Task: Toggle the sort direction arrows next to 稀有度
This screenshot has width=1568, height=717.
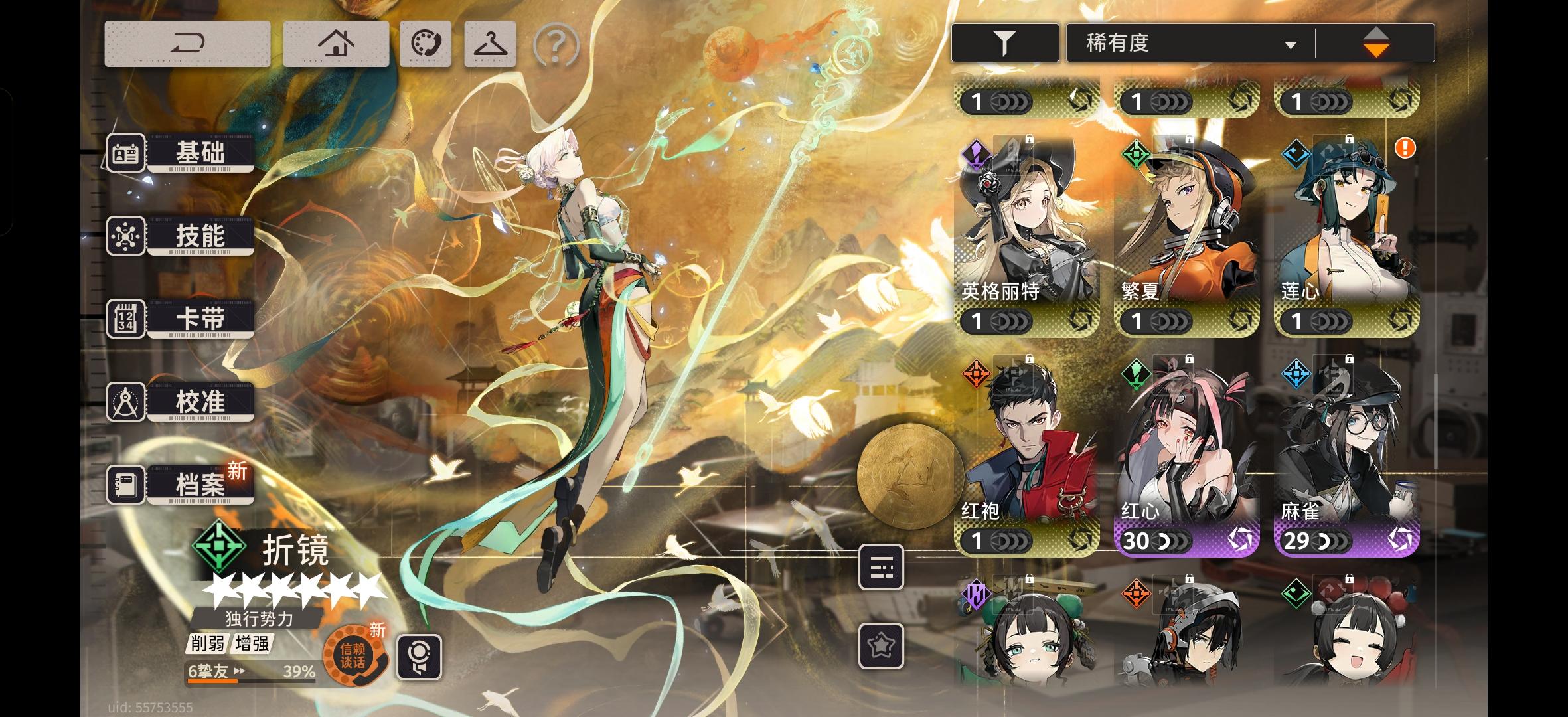Action: [1375, 42]
